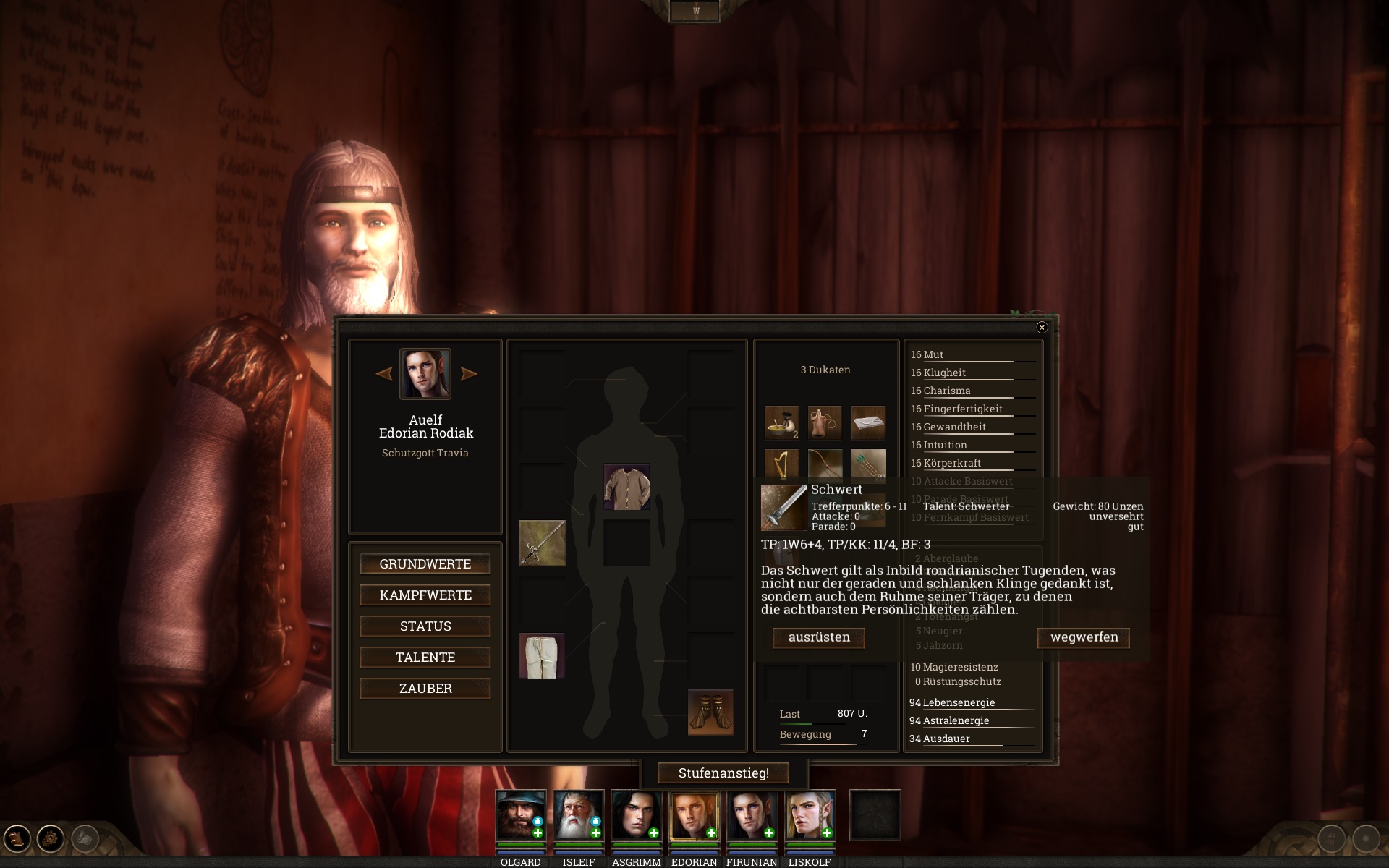Click the Stufenanstieg! level-up button

coord(723,773)
